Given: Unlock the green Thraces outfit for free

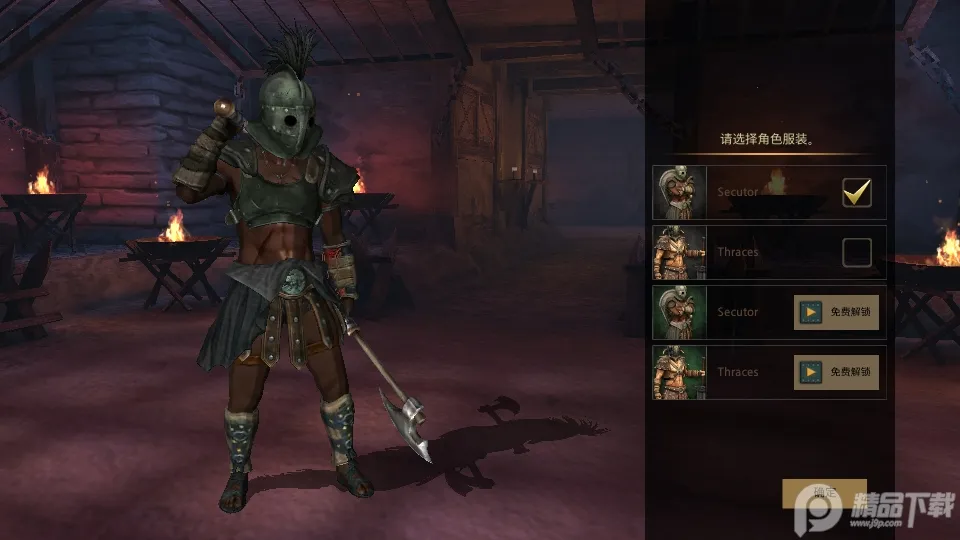Looking at the screenshot, I should [836, 372].
